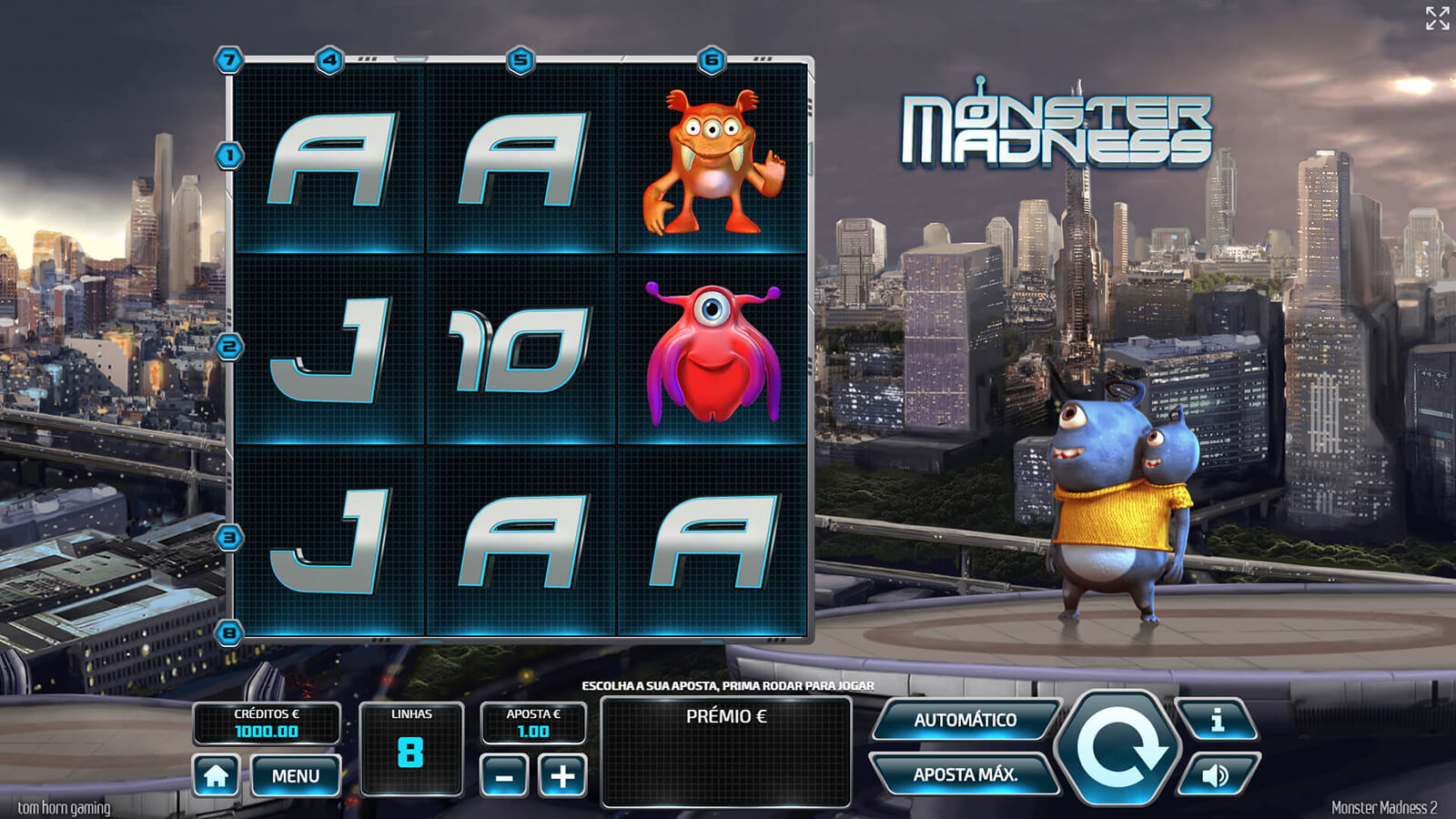Screen dimensions: 1456x819
Task: Spin the reels with the circular arrow button
Action: tap(1117, 748)
